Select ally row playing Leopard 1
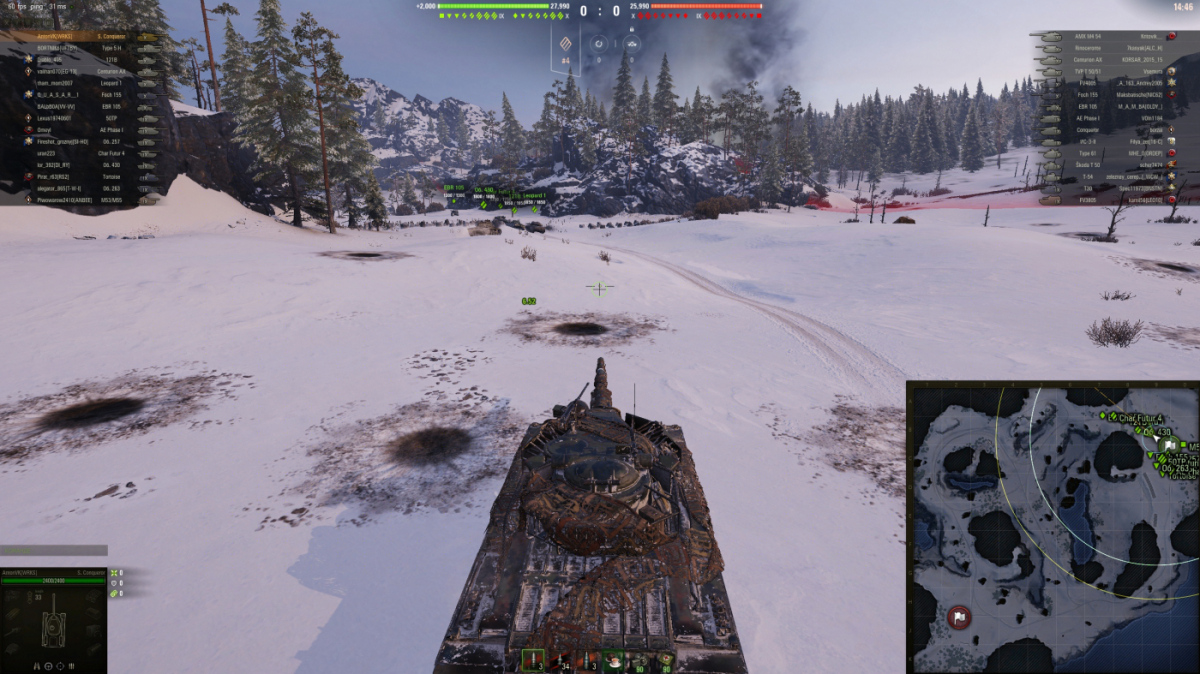The height and width of the screenshot is (674, 1200). click(80, 83)
